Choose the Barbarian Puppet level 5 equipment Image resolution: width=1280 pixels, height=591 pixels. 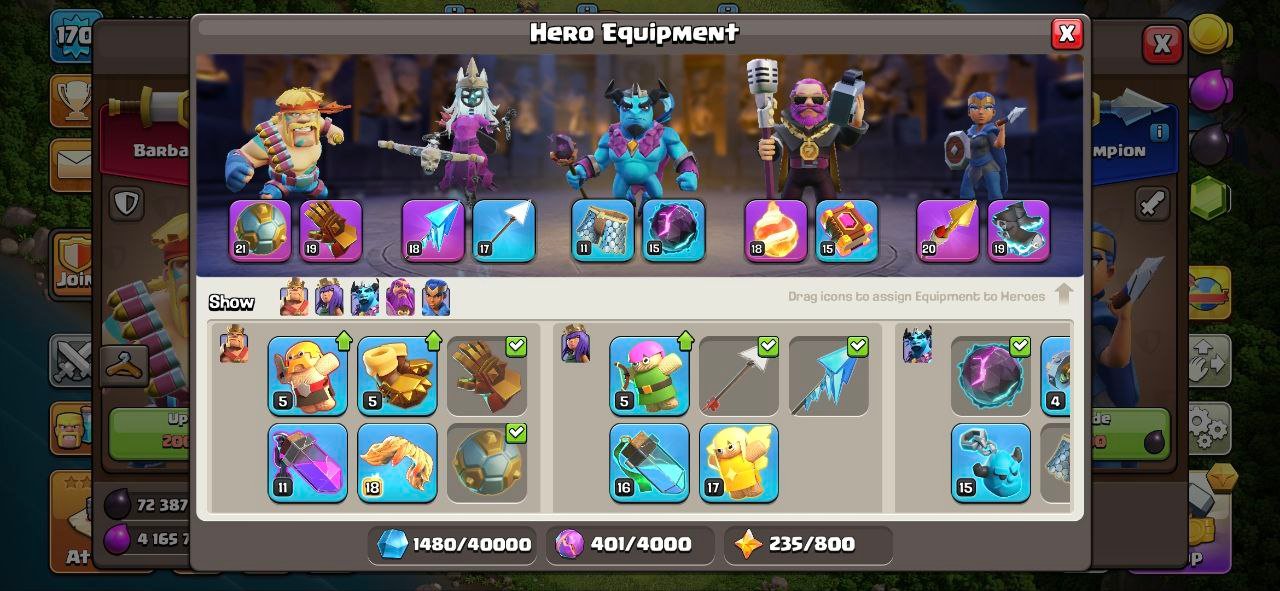[x=307, y=376]
